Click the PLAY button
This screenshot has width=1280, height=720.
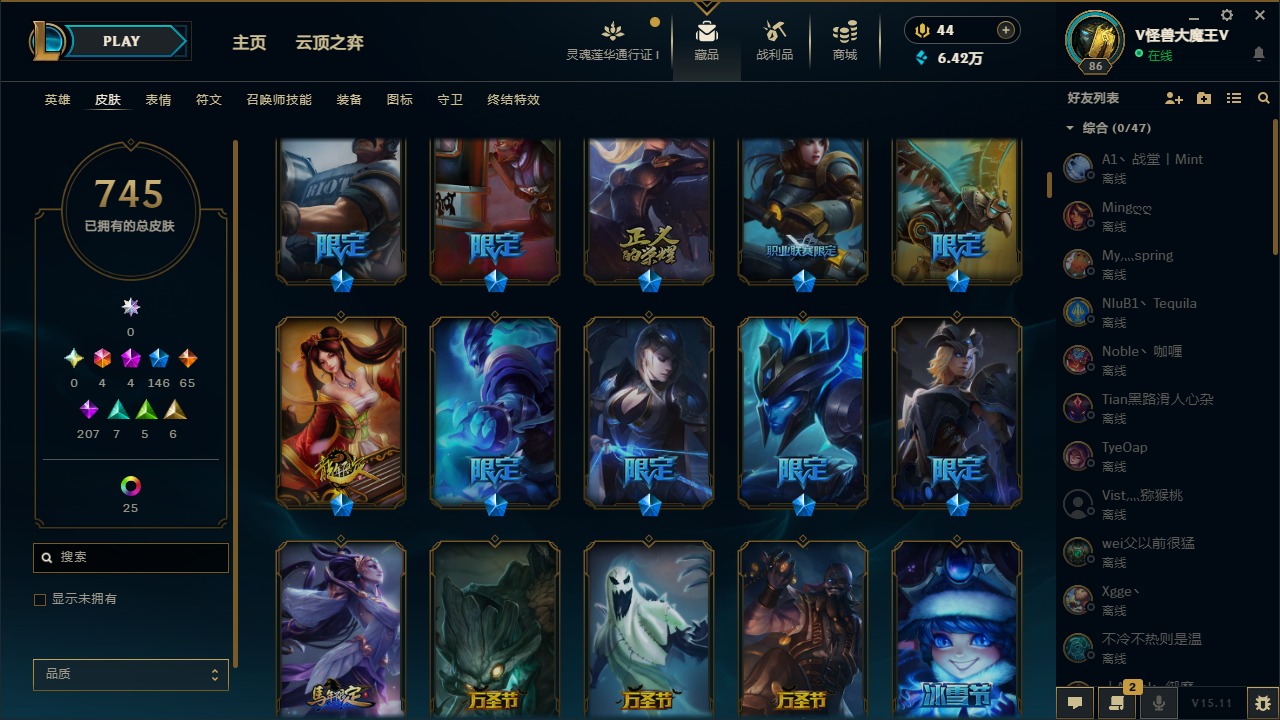121,41
